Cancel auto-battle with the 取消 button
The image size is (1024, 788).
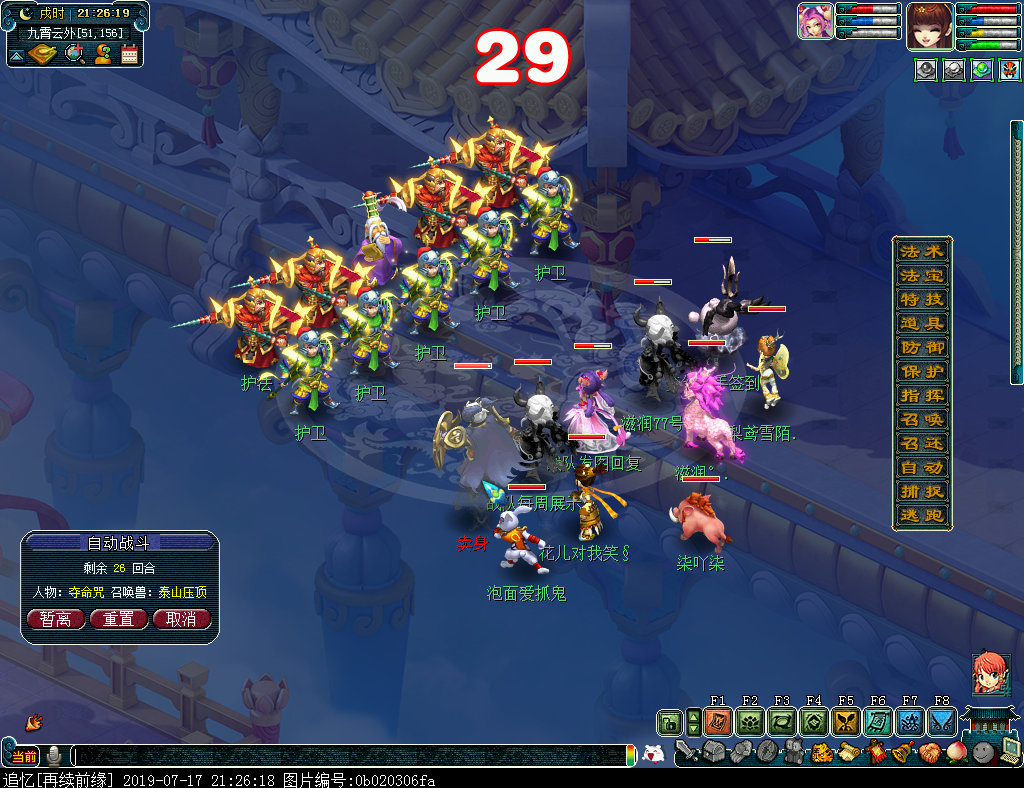point(181,619)
